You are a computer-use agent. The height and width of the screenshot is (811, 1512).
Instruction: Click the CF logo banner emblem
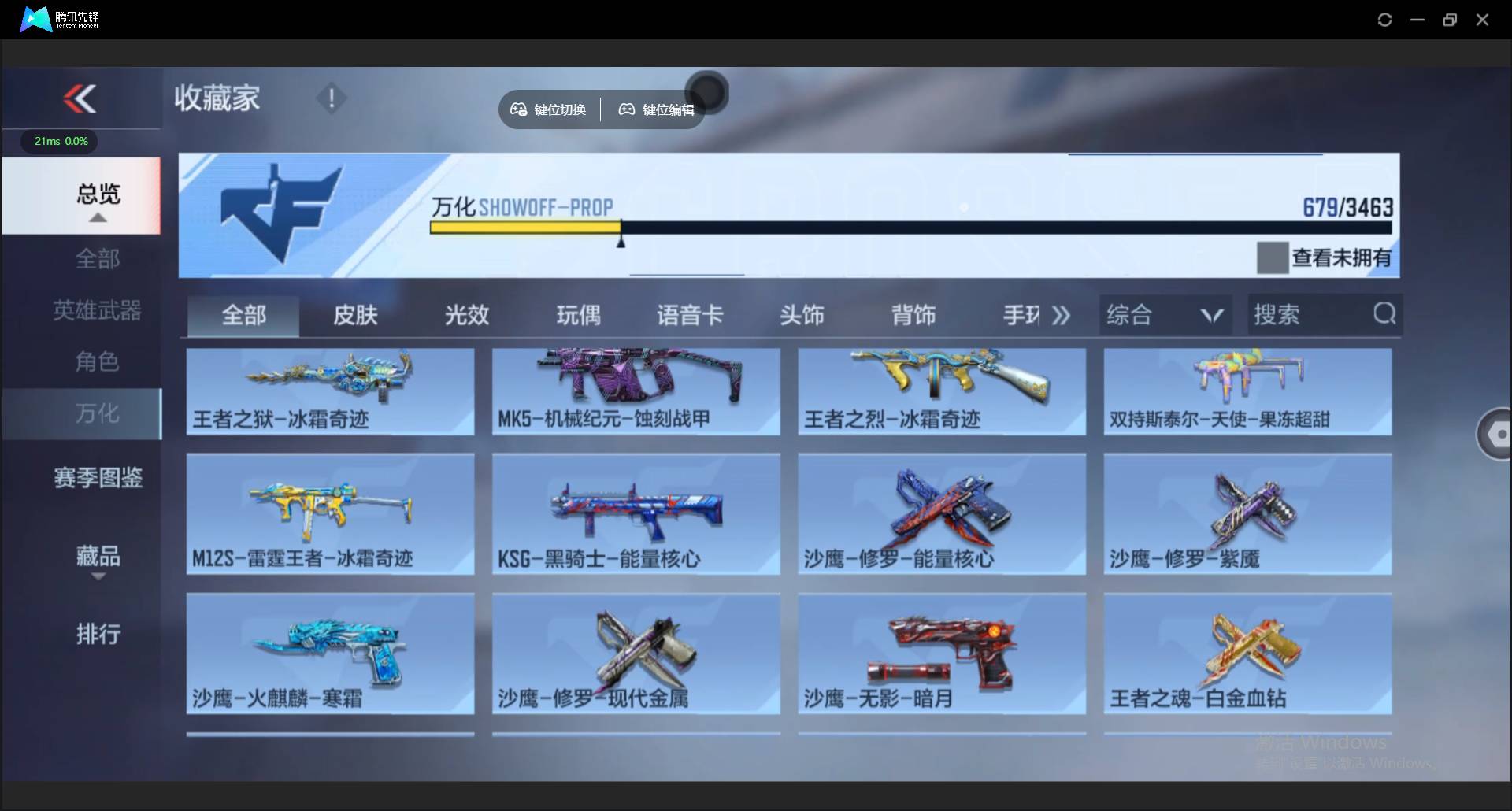[x=280, y=213]
